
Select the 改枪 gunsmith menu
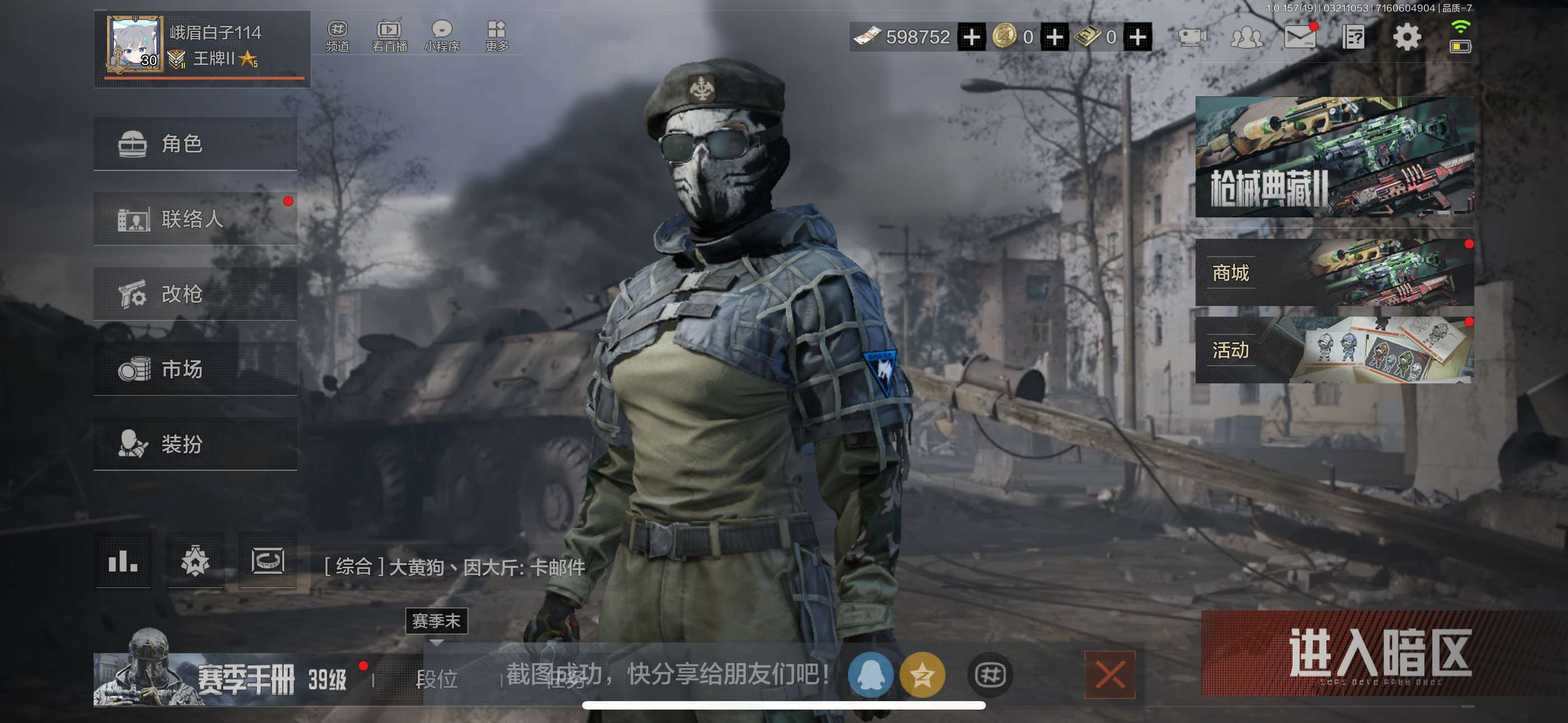[195, 294]
